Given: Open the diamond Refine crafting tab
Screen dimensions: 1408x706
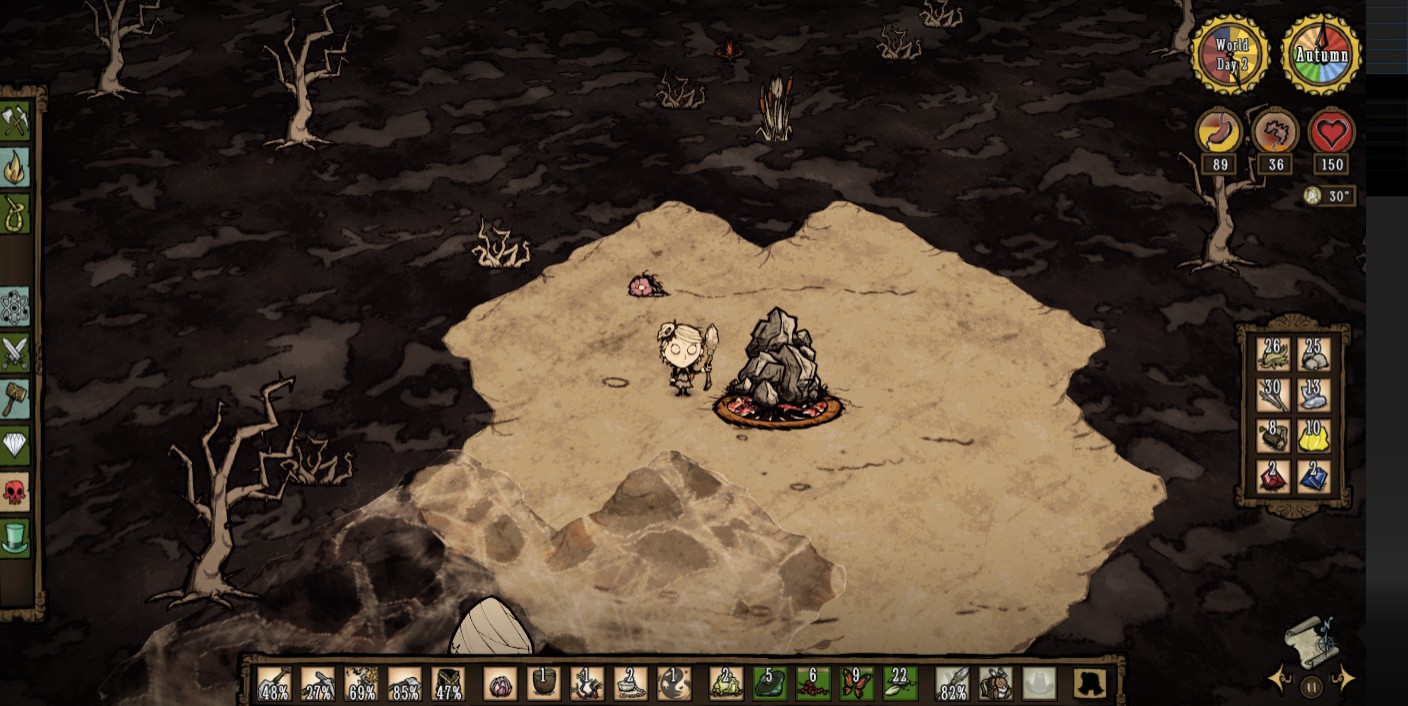Looking at the screenshot, I should point(14,445).
